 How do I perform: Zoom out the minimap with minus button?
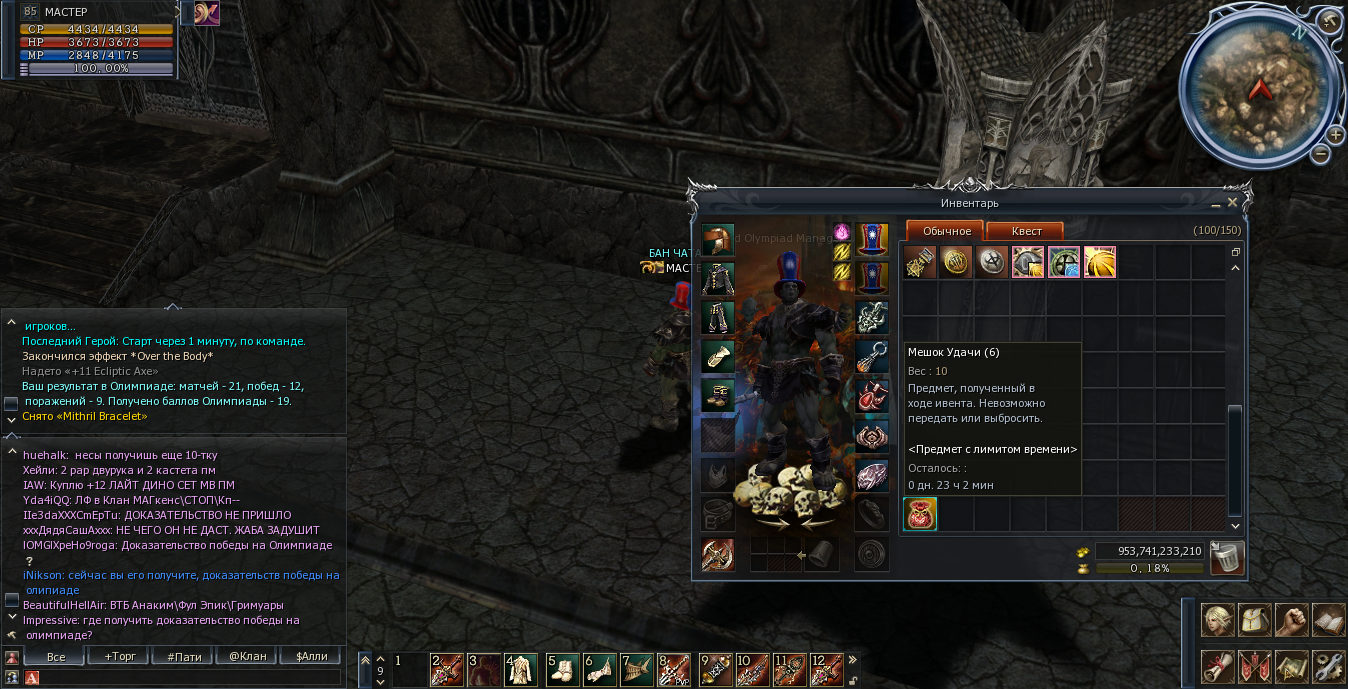click(x=1321, y=154)
